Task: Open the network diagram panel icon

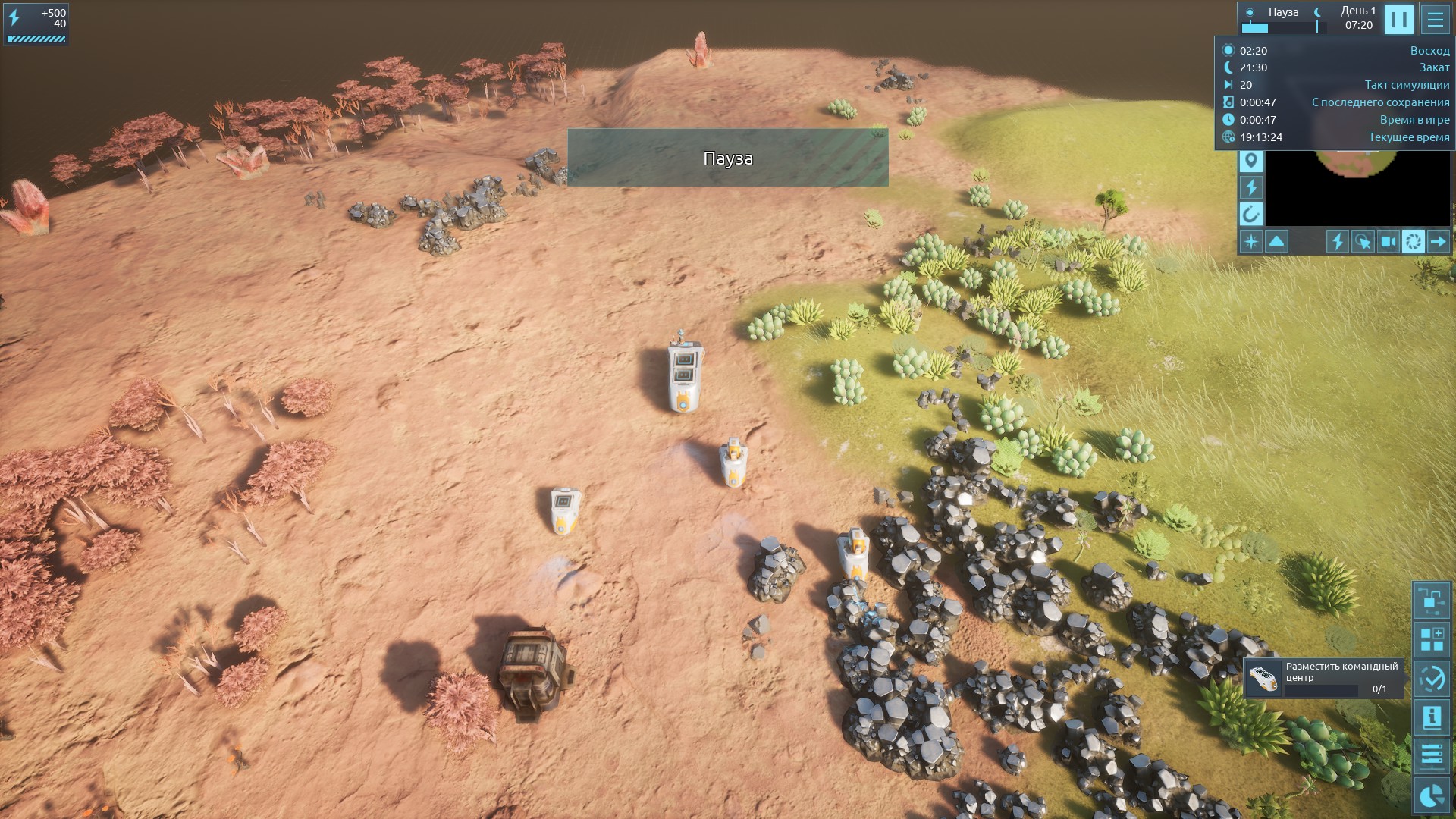Action: click(x=1432, y=601)
